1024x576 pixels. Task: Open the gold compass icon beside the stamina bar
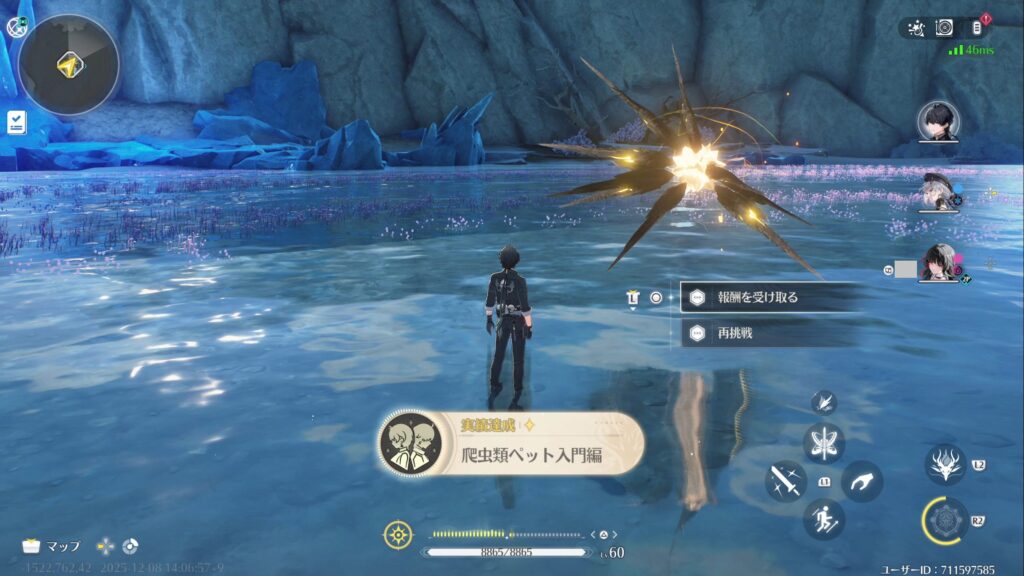click(x=398, y=534)
